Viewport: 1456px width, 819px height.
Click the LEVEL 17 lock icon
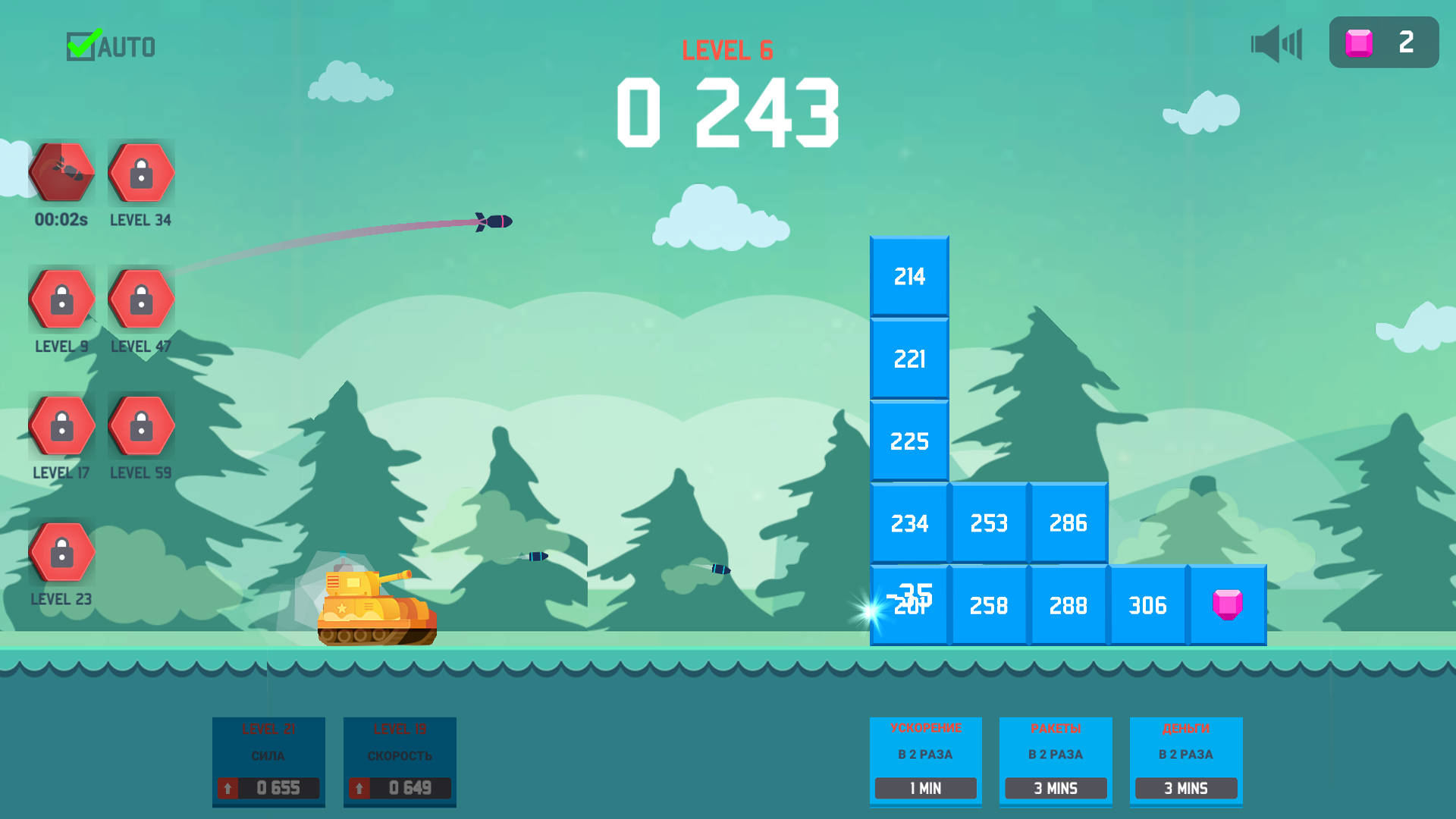tap(62, 425)
